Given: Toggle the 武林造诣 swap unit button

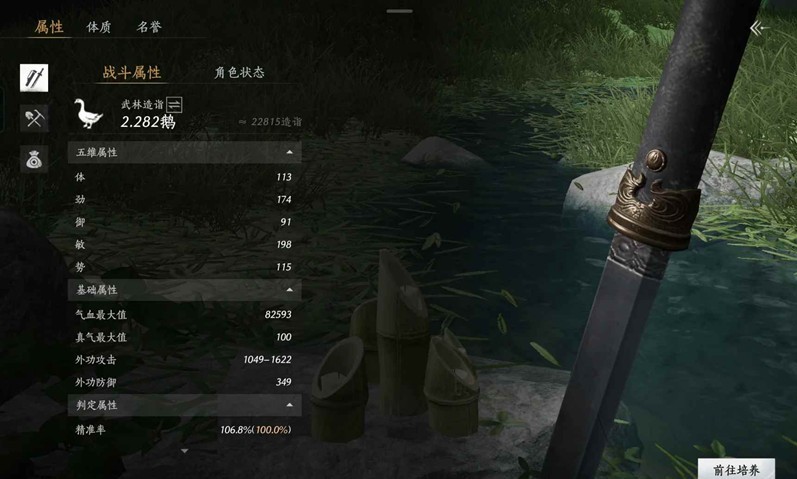Looking at the screenshot, I should (x=175, y=104).
